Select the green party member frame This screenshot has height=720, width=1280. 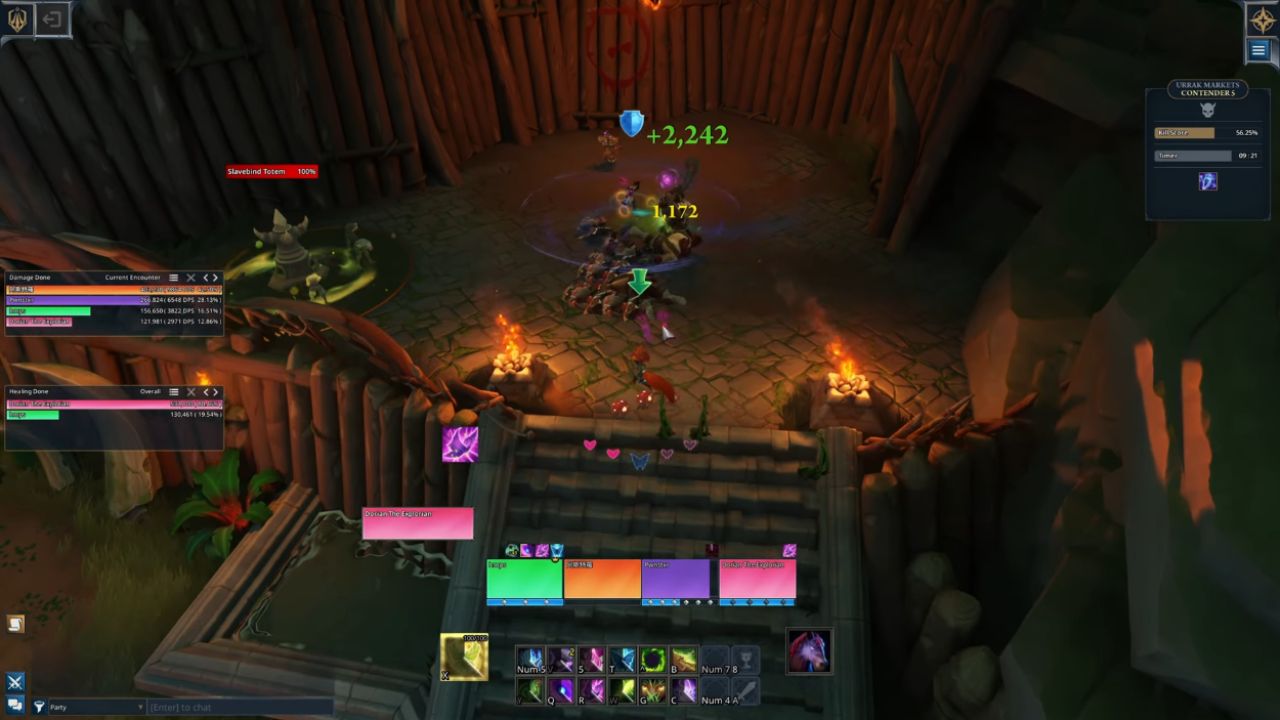click(x=524, y=580)
